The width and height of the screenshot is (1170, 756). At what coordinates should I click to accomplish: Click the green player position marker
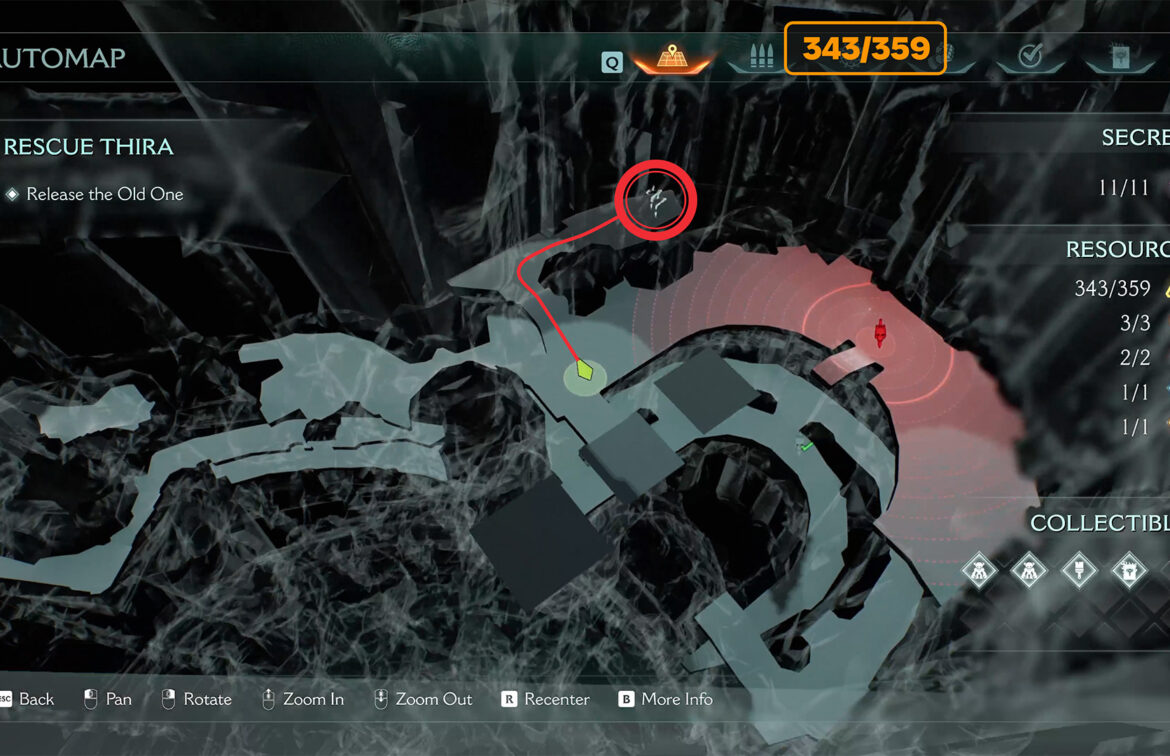pyautogui.click(x=585, y=374)
